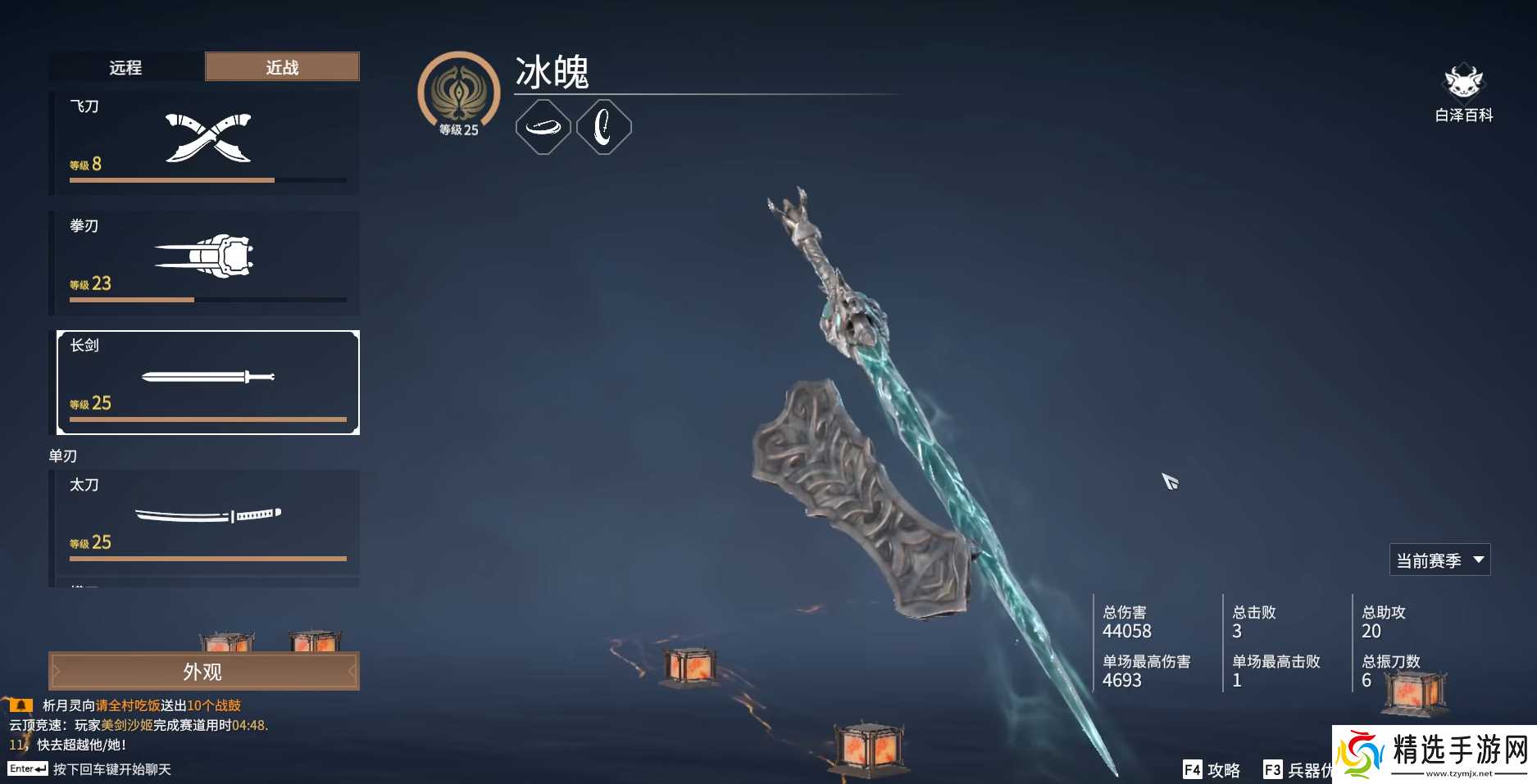Select the second curved blade skill icon
The width and height of the screenshot is (1537, 784).
tap(603, 126)
